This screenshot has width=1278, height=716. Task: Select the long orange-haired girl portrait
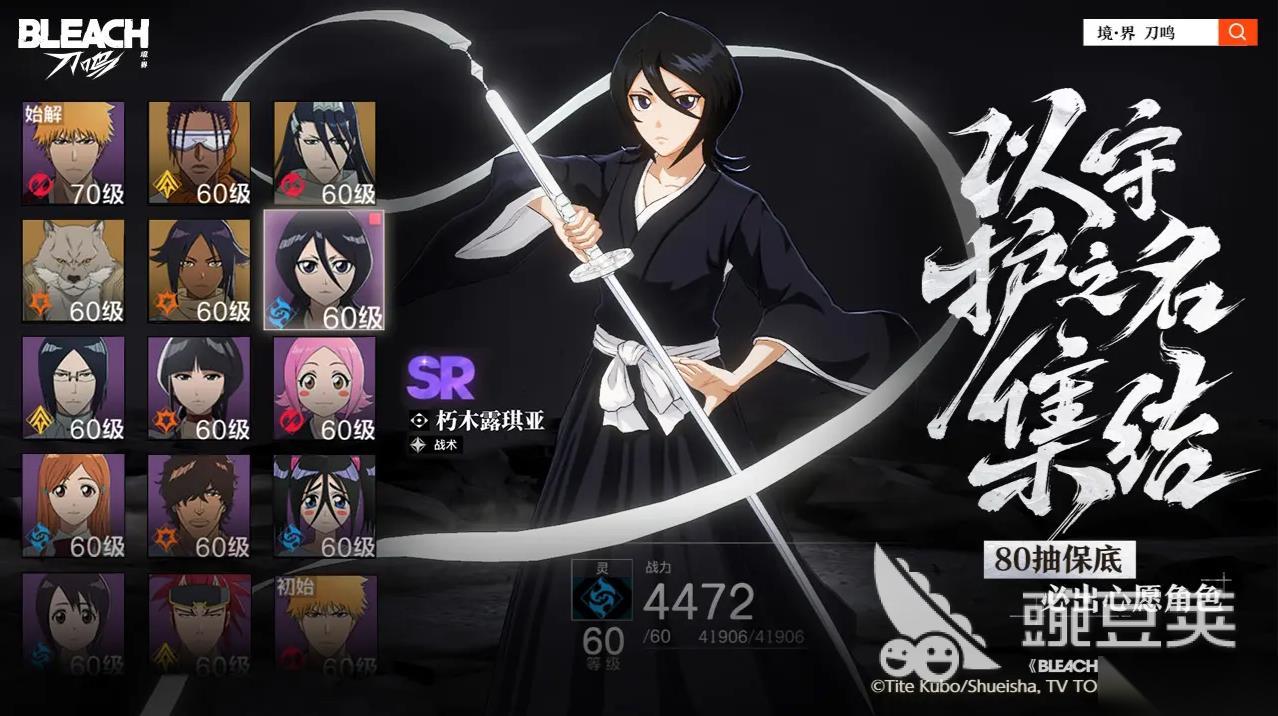[x=74, y=506]
